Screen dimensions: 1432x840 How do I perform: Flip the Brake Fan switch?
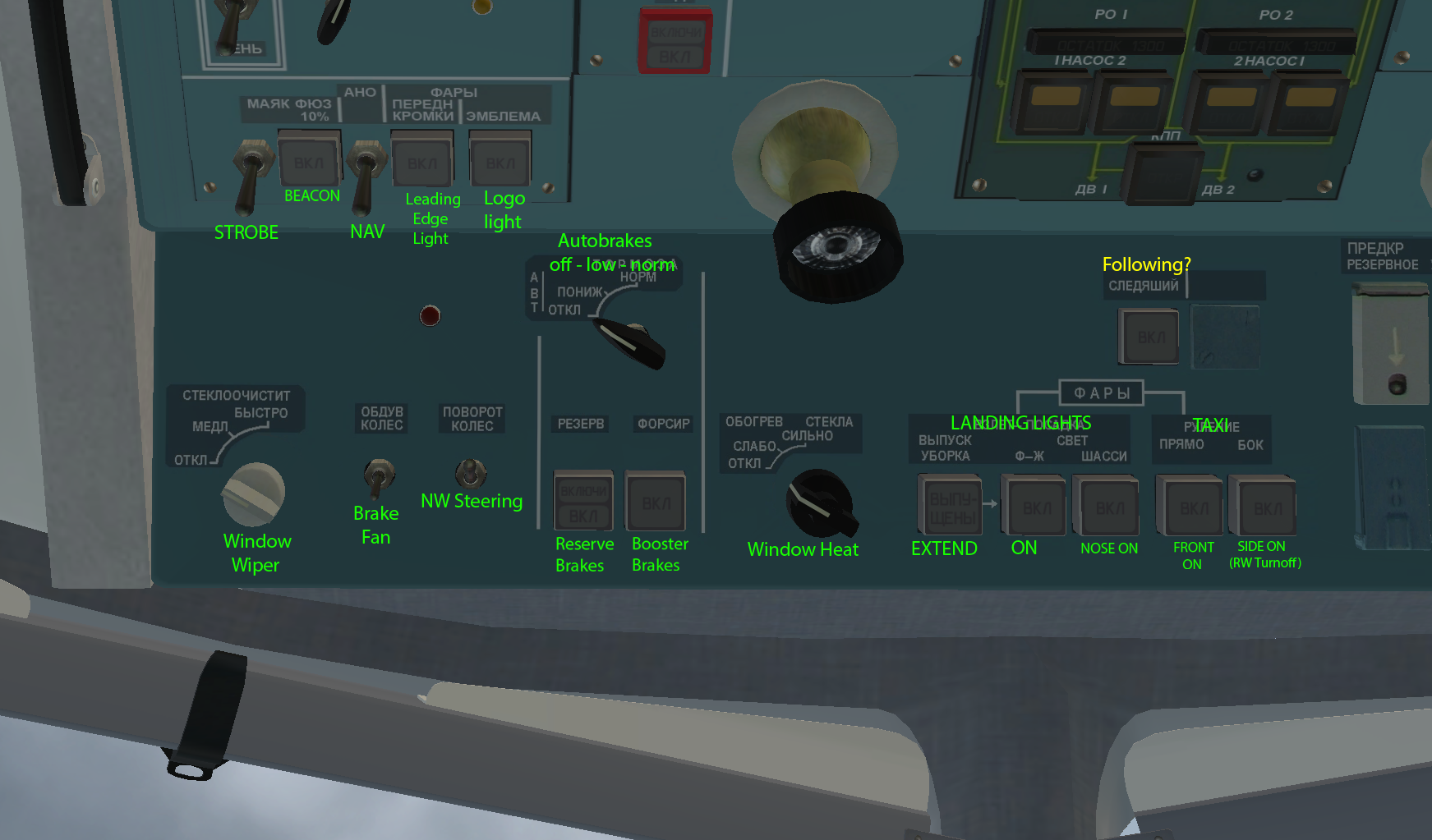378,478
